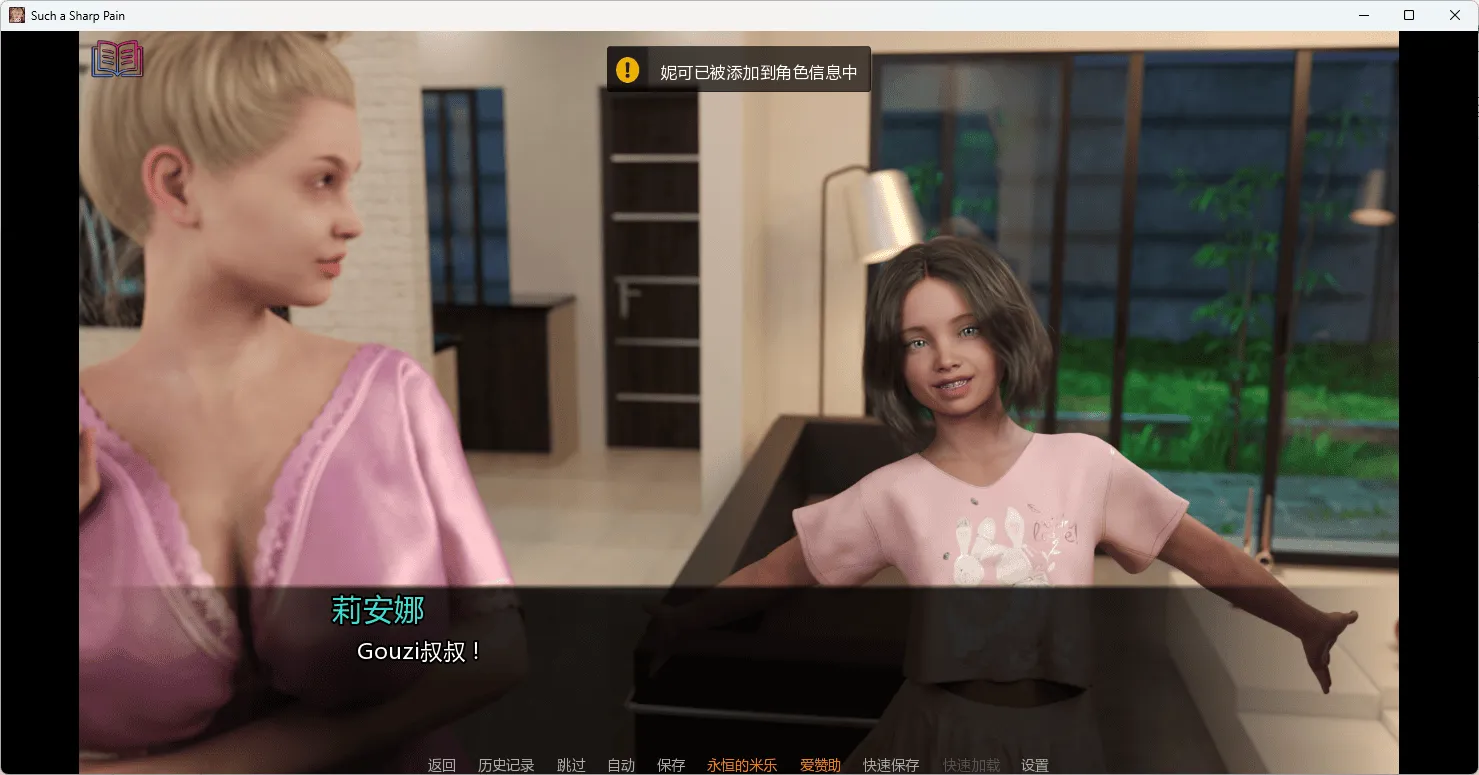
Task: Open the 爱赞助 sponsor link
Action: pos(820,764)
